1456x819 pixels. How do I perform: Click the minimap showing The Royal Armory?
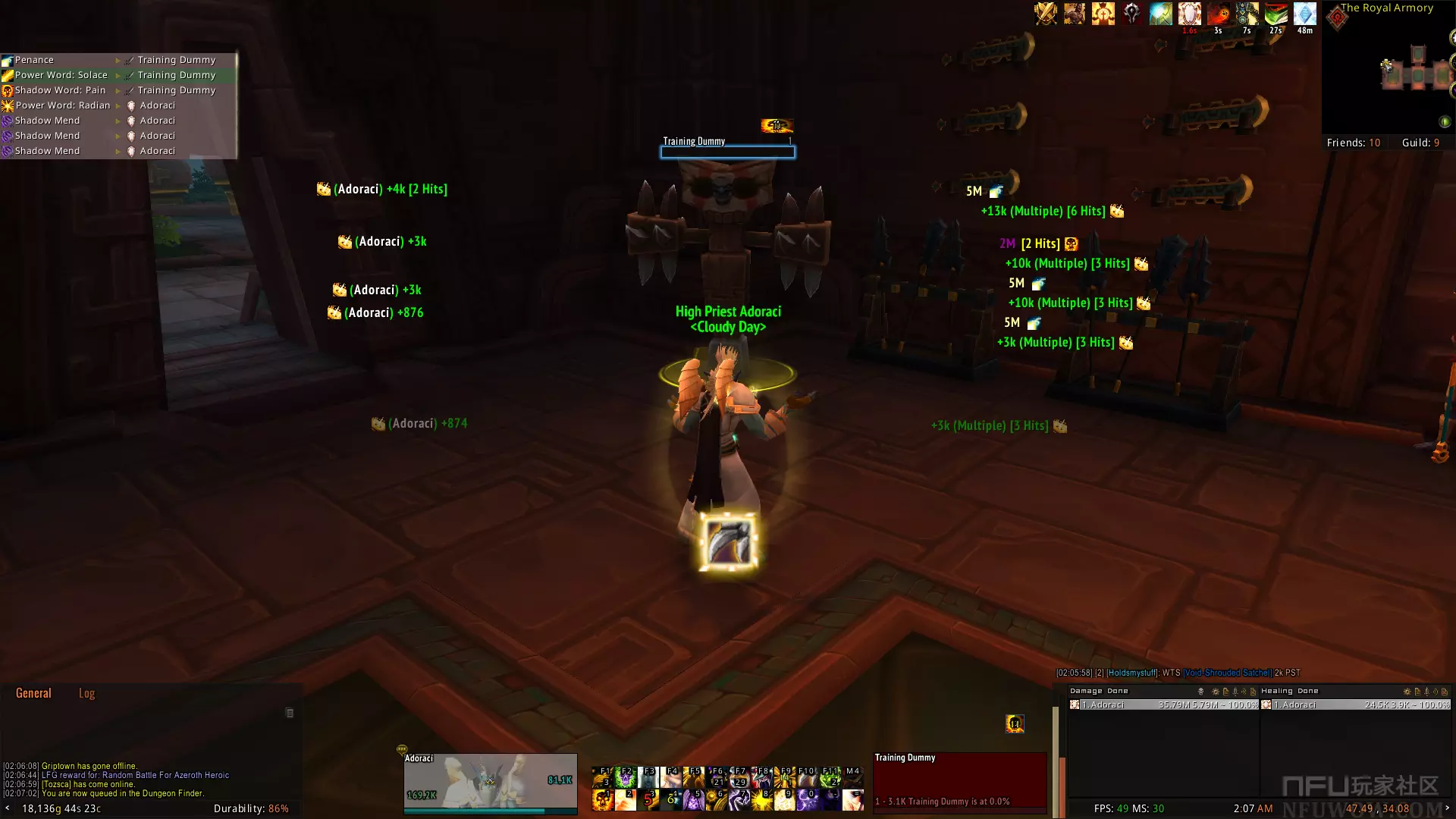(x=1395, y=74)
